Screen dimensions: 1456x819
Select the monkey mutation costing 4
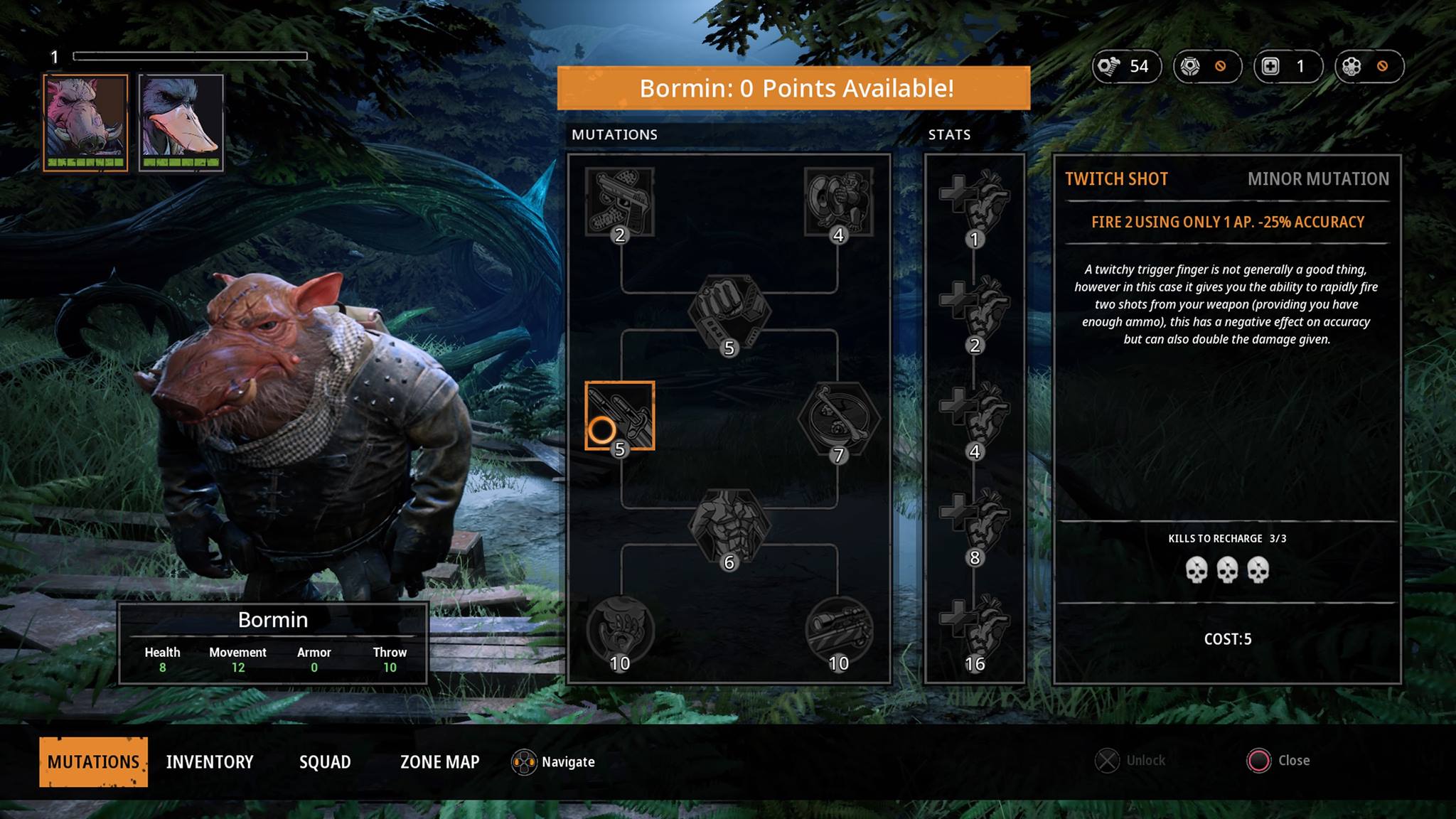pyautogui.click(x=838, y=202)
